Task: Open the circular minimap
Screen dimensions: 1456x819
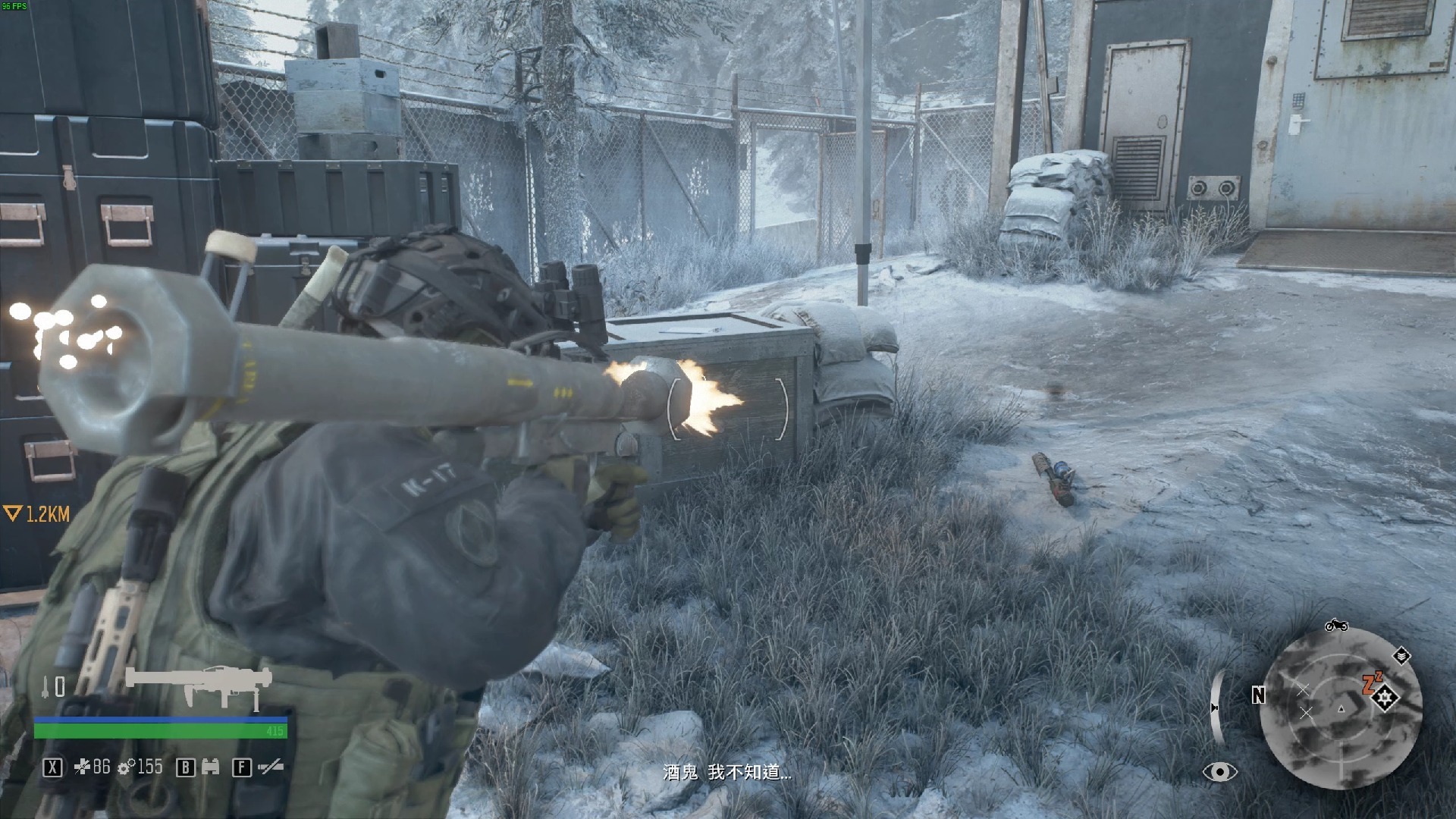Action: coord(1340,708)
